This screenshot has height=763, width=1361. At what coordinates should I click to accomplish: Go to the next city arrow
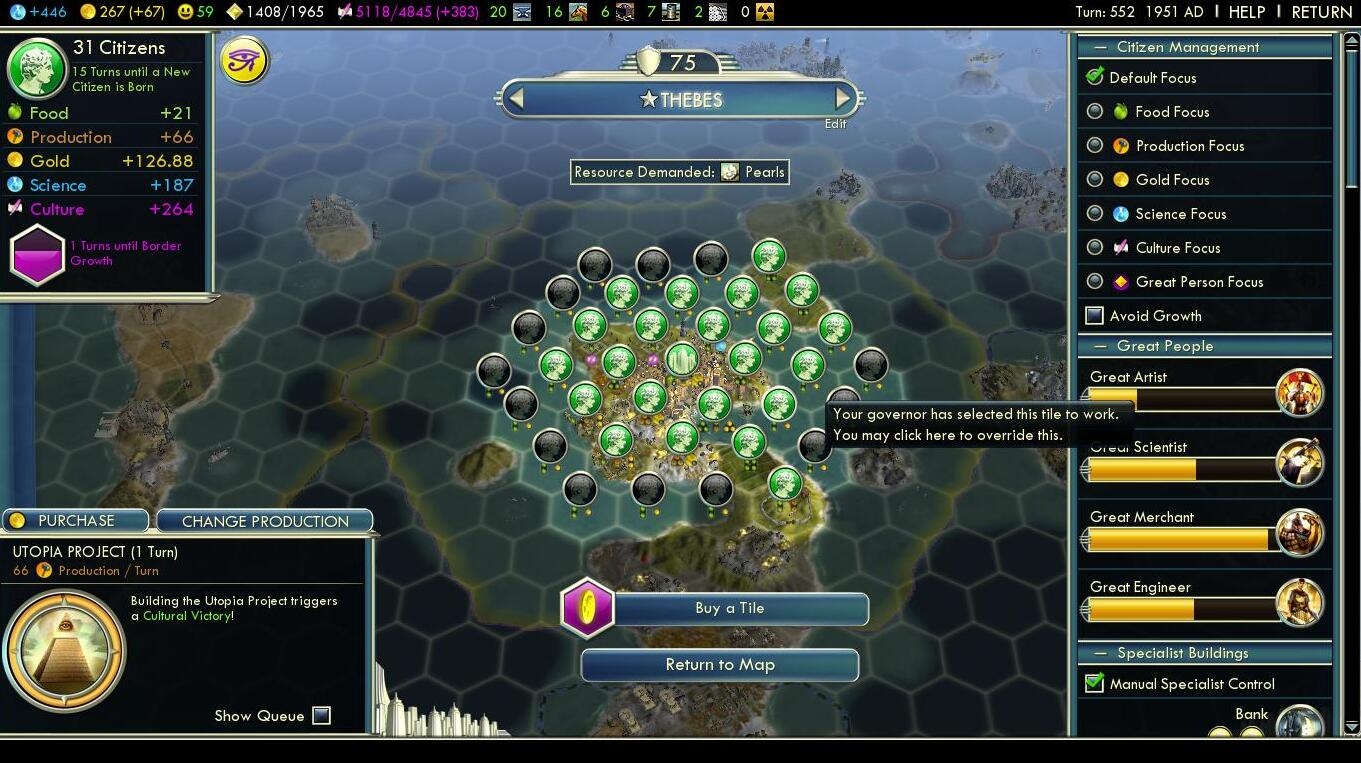843,99
